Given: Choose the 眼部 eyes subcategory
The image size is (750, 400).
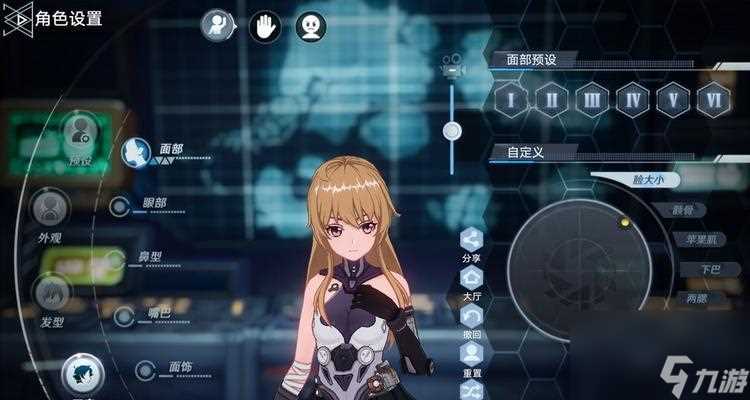Looking at the screenshot, I should (x=120, y=206).
